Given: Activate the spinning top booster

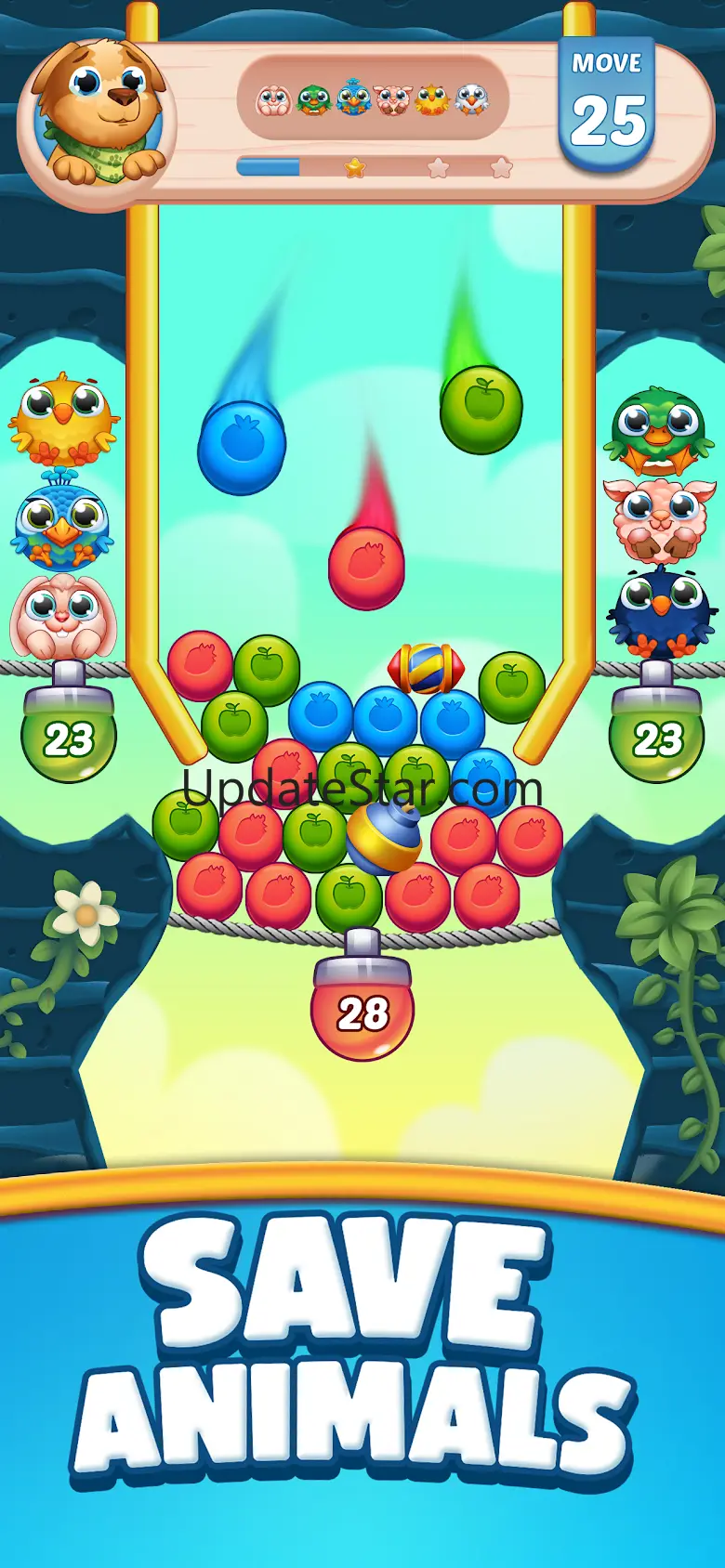Looking at the screenshot, I should coord(384,838).
